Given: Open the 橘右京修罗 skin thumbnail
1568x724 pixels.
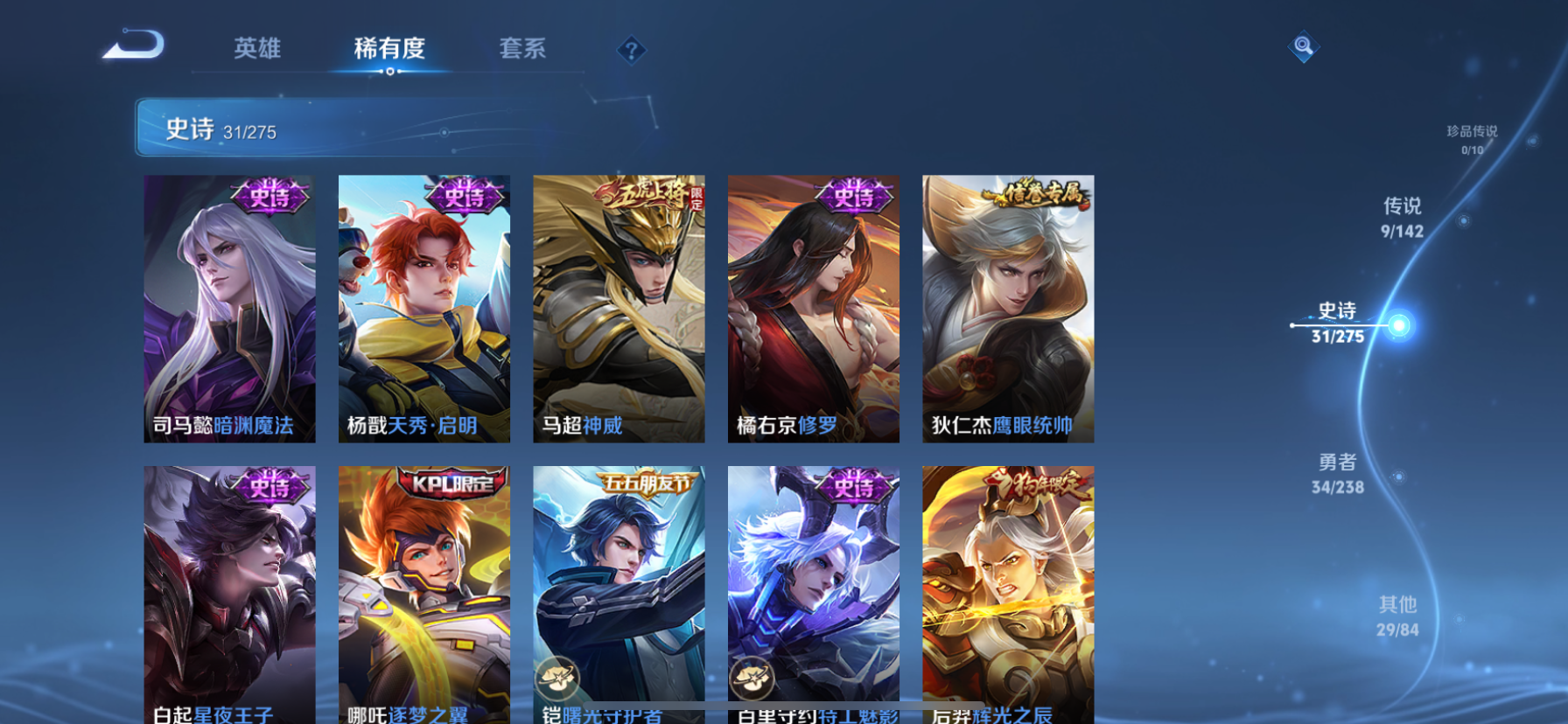Looking at the screenshot, I should (x=813, y=309).
